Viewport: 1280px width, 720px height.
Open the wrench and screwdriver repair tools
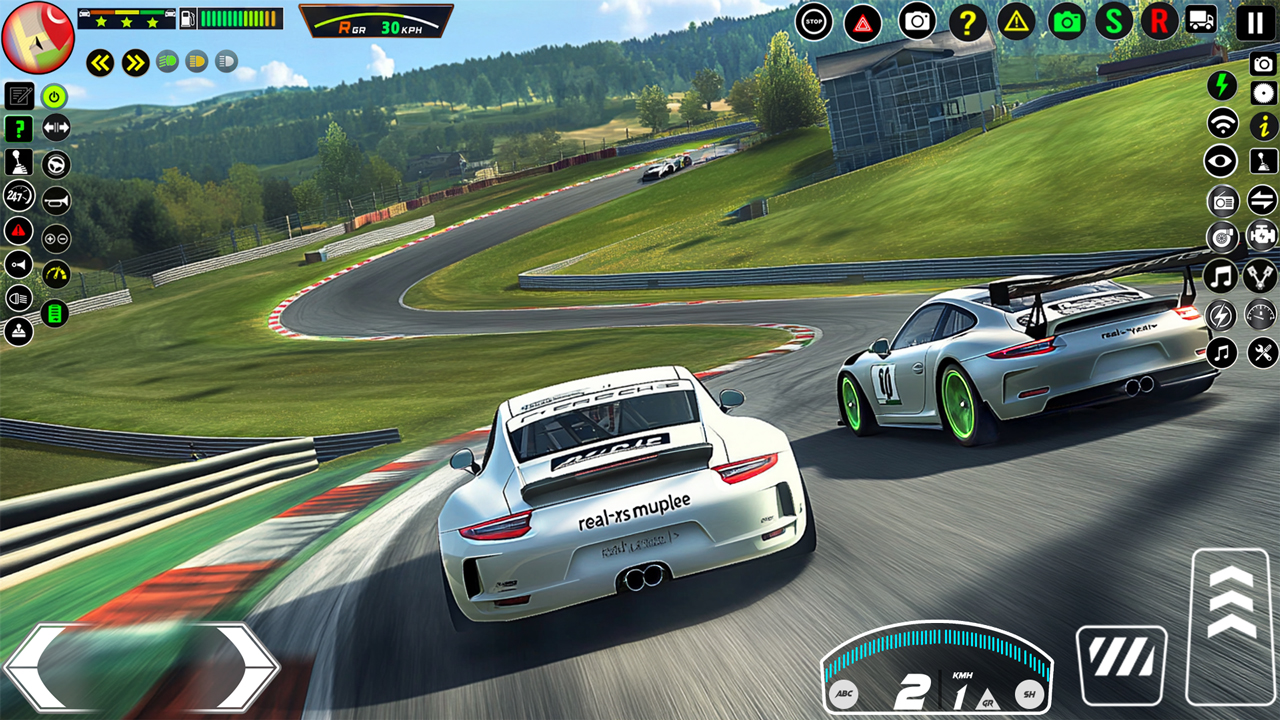[x=1263, y=352]
